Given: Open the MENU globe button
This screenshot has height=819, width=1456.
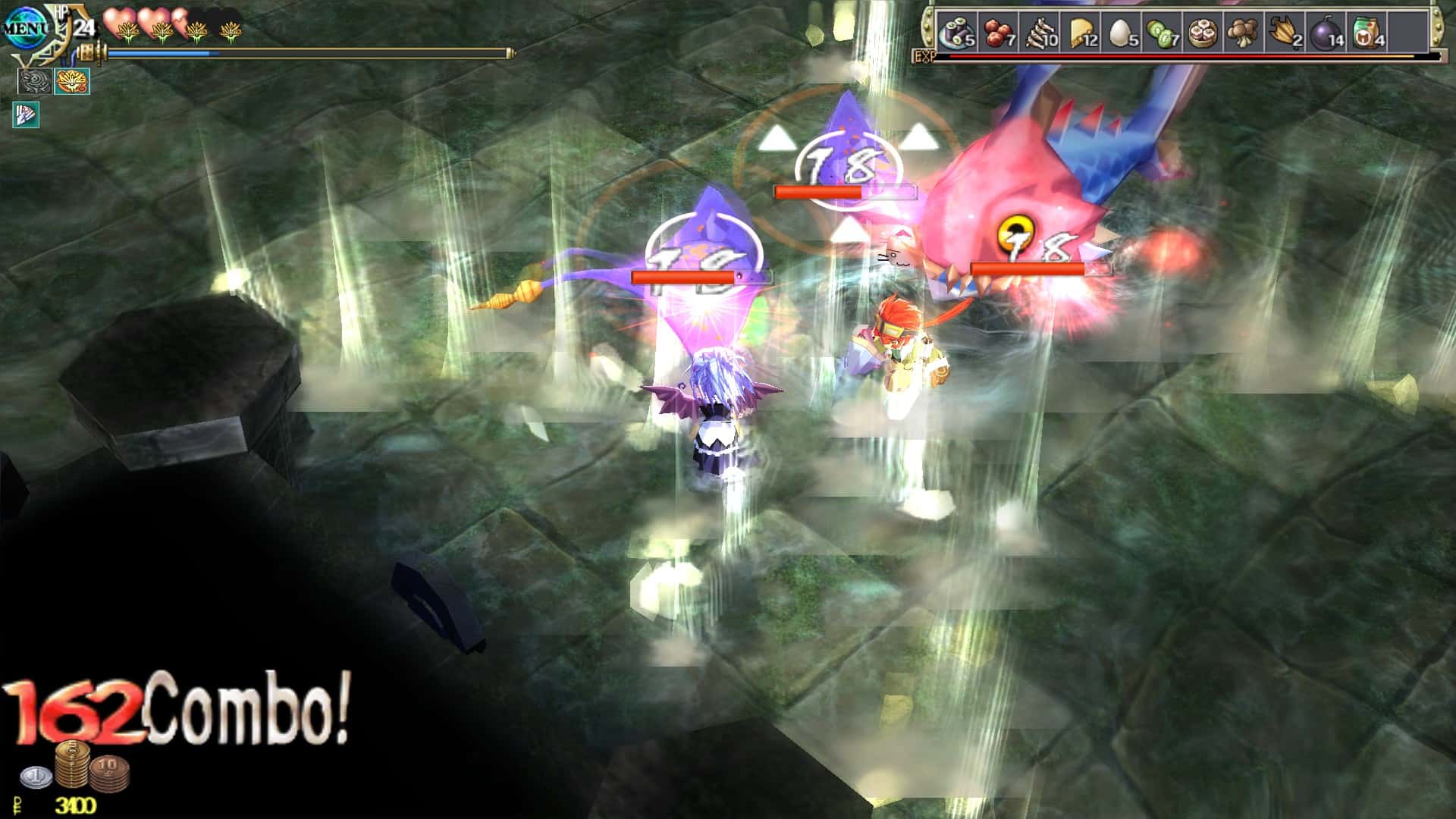Looking at the screenshot, I should coord(24,25).
